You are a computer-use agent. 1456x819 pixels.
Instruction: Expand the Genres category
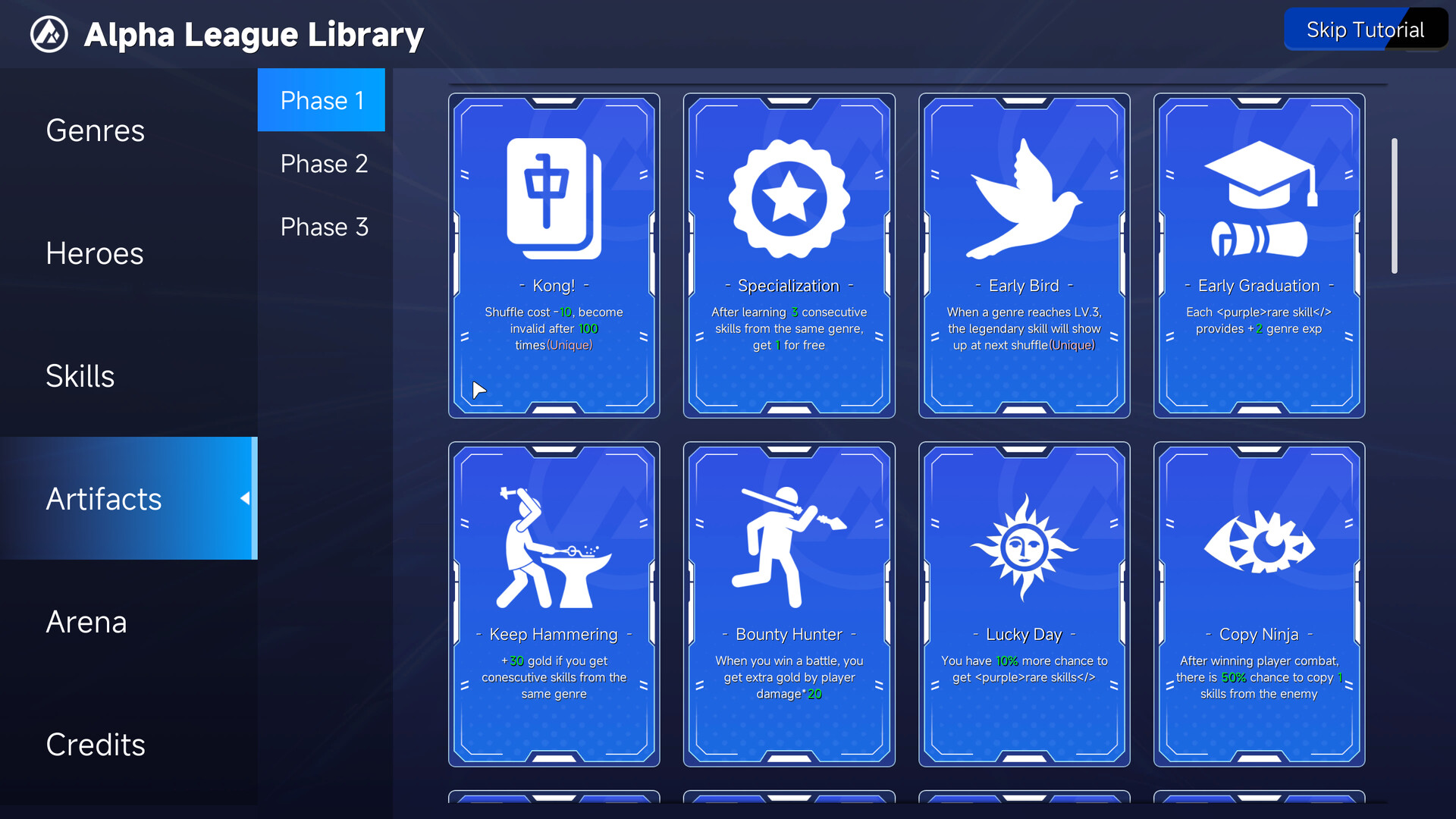click(95, 130)
